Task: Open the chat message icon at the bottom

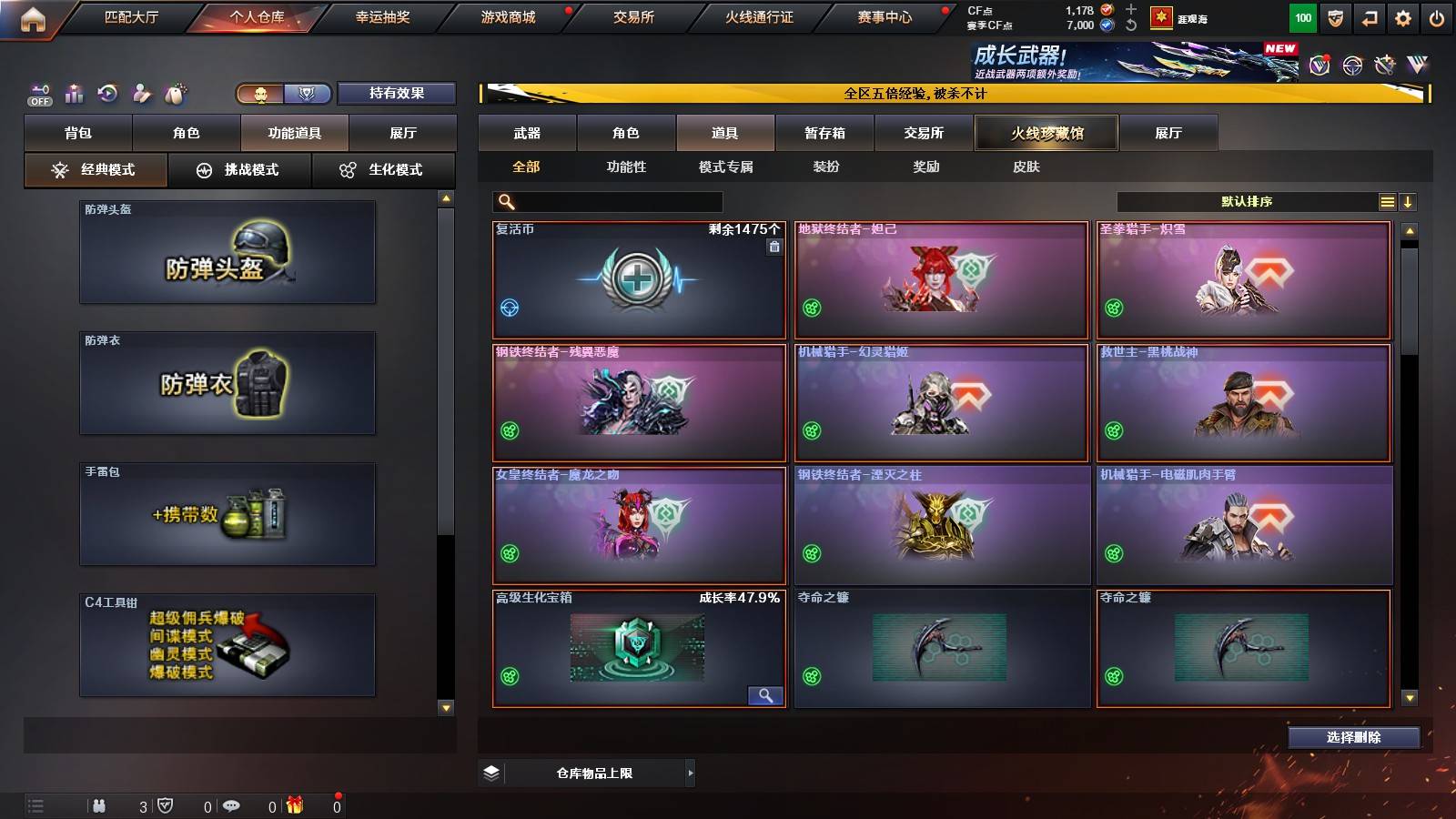Action: [x=233, y=805]
